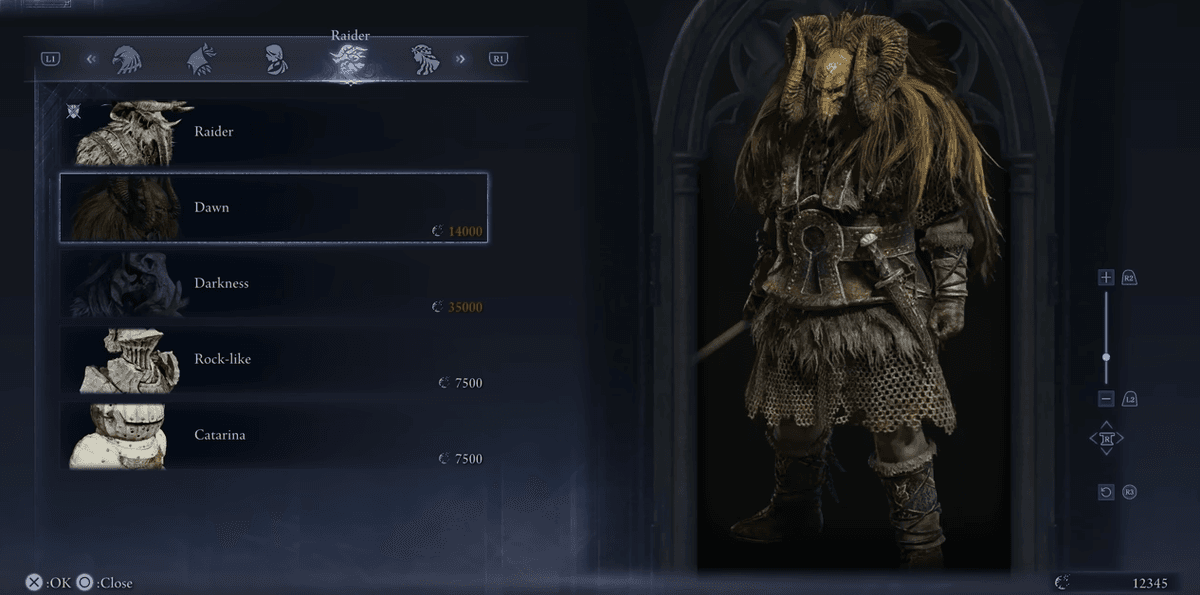Image resolution: width=1200 pixels, height=595 pixels.
Task: Zoom in with the plus button
Action: click(1105, 277)
